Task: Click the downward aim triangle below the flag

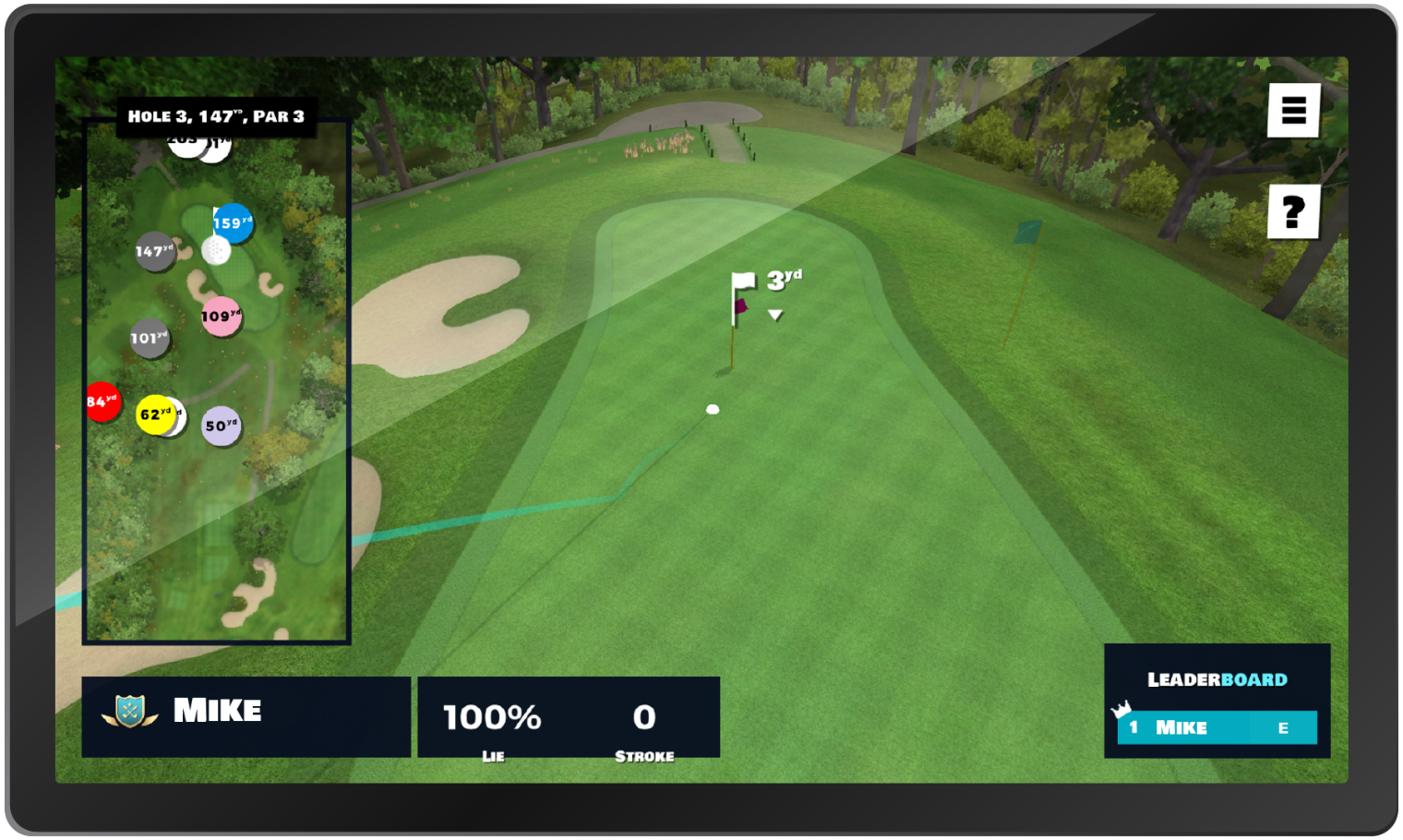Action: pos(773,314)
